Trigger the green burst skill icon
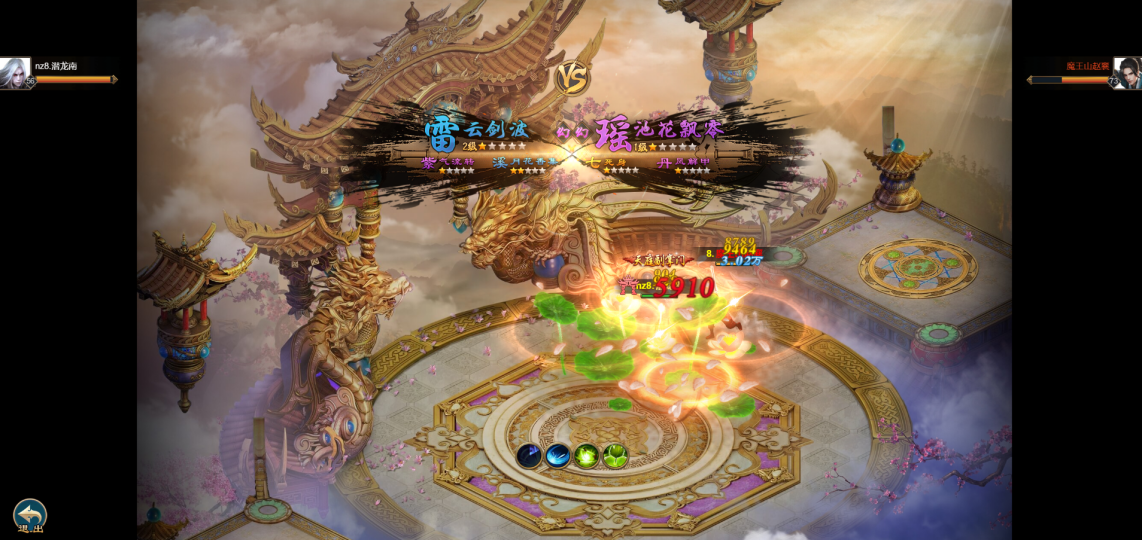The width and height of the screenshot is (1142, 540). click(587, 456)
